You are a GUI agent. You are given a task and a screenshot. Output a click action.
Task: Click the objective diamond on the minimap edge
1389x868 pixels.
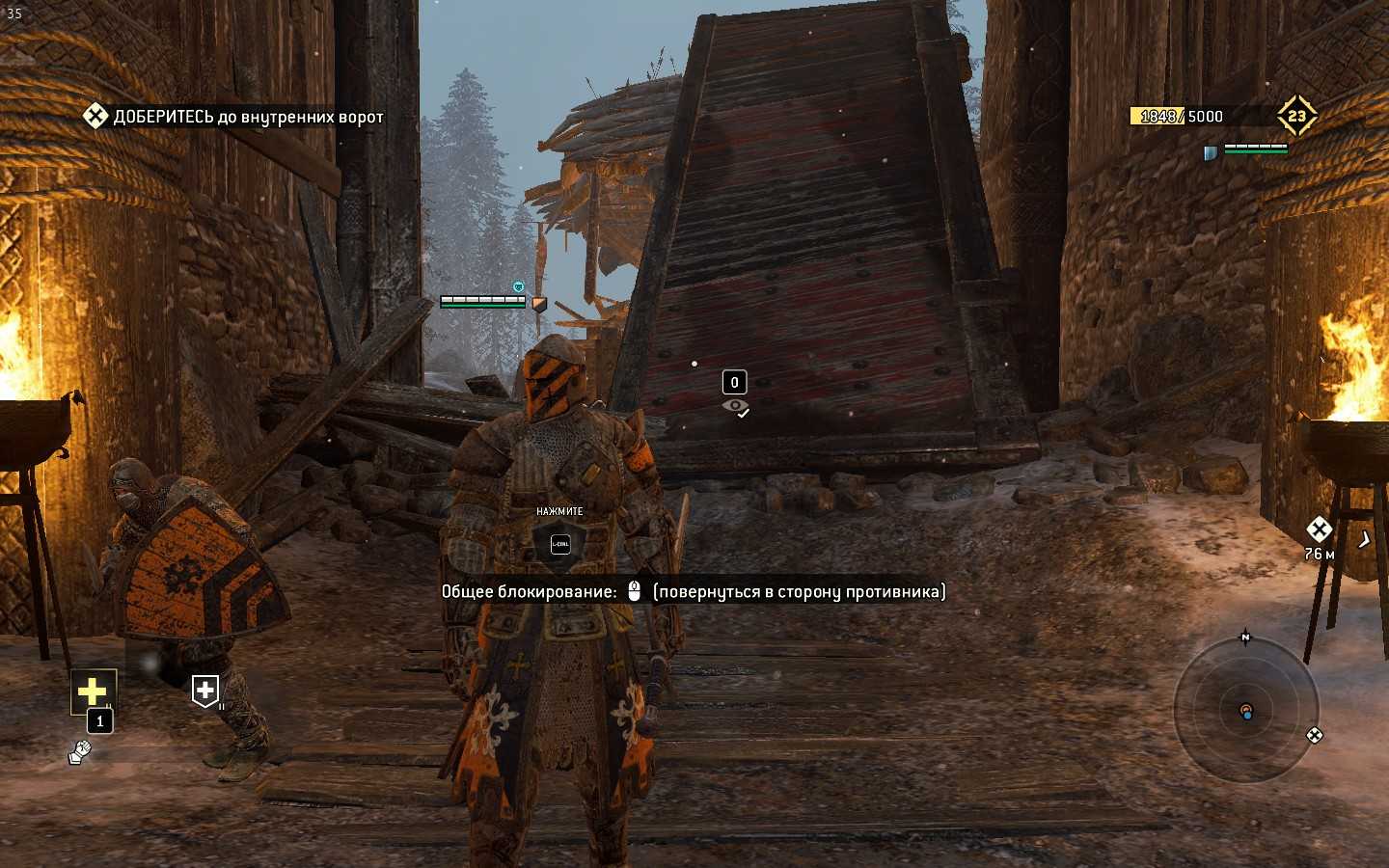click(x=1314, y=736)
